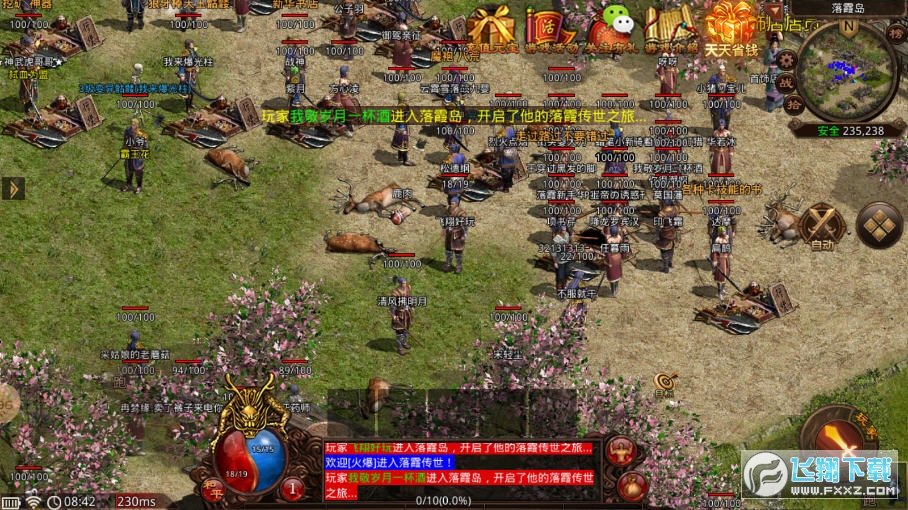Activate the 自动 auto-battle crossed swords button
The height and width of the screenshot is (510, 908).
(x=822, y=226)
